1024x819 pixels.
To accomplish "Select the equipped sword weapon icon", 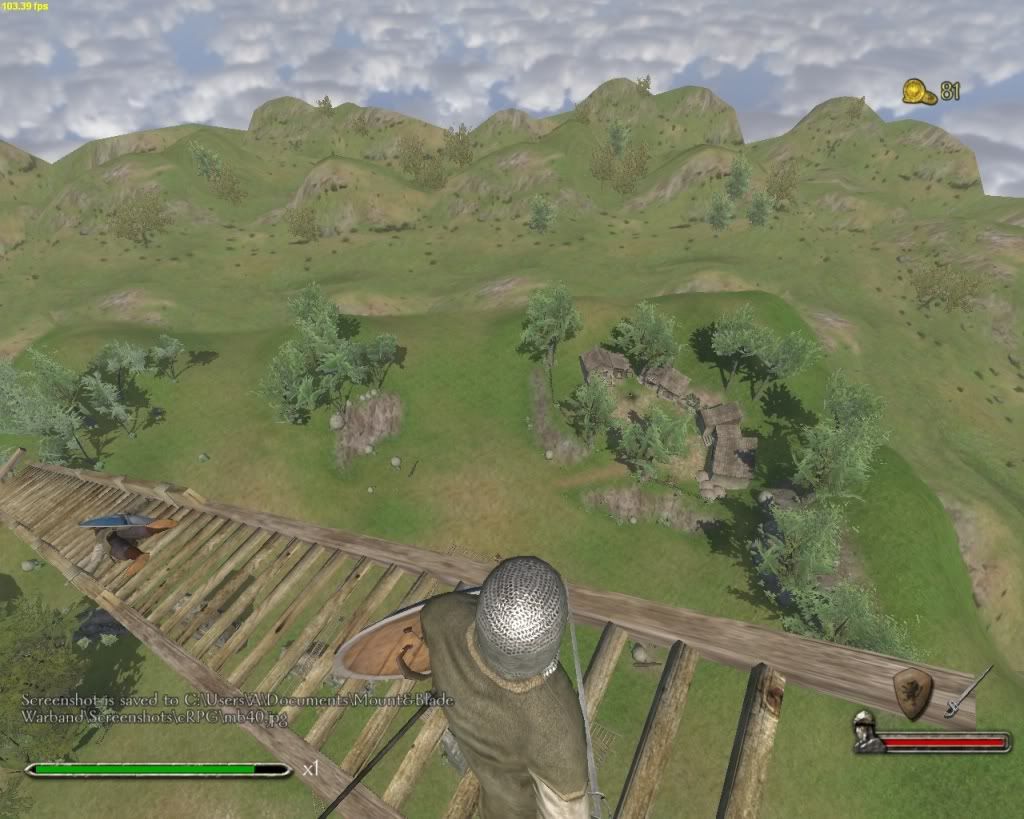I will pos(967,692).
